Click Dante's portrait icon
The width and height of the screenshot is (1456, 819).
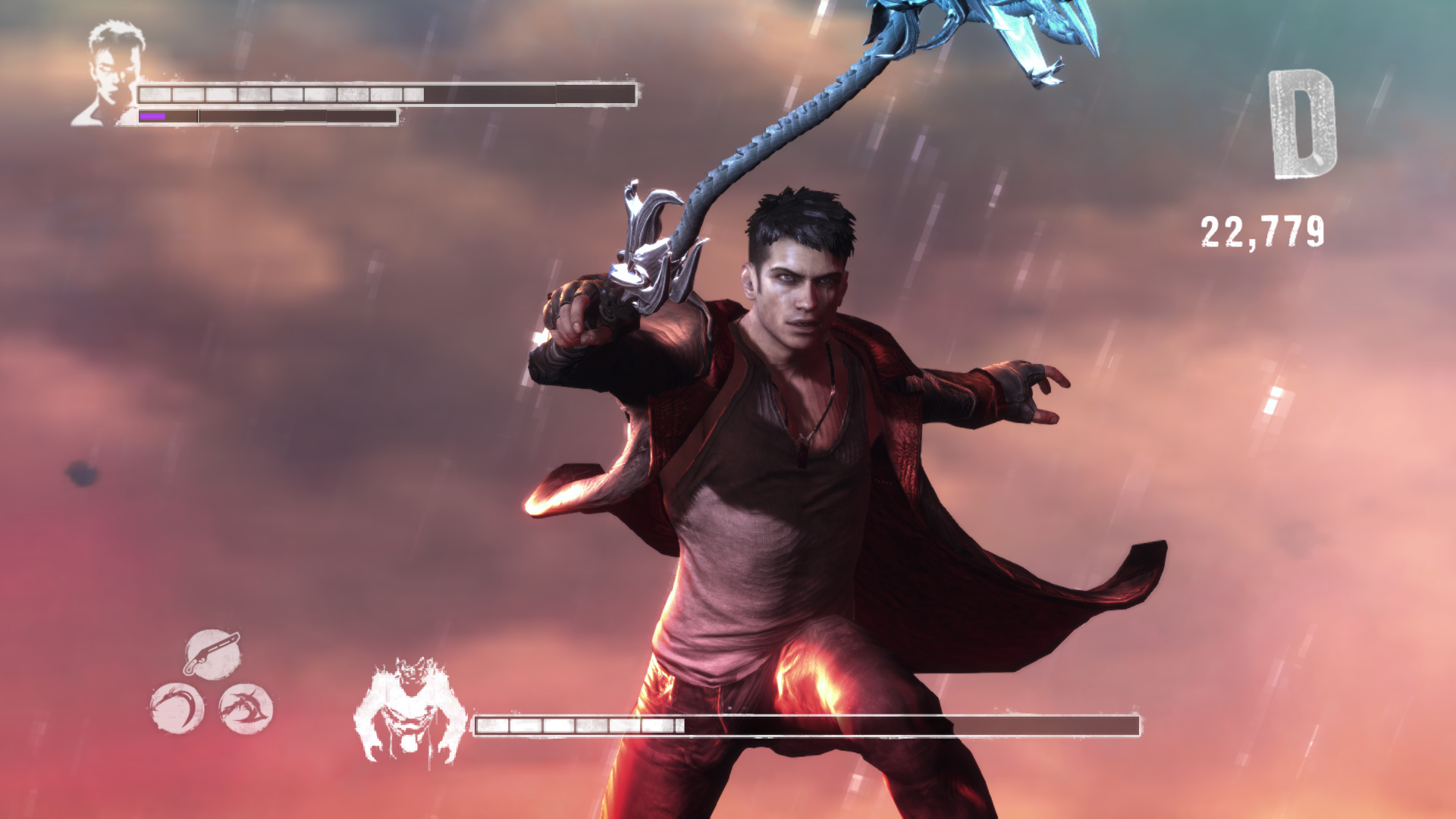[x=111, y=74]
